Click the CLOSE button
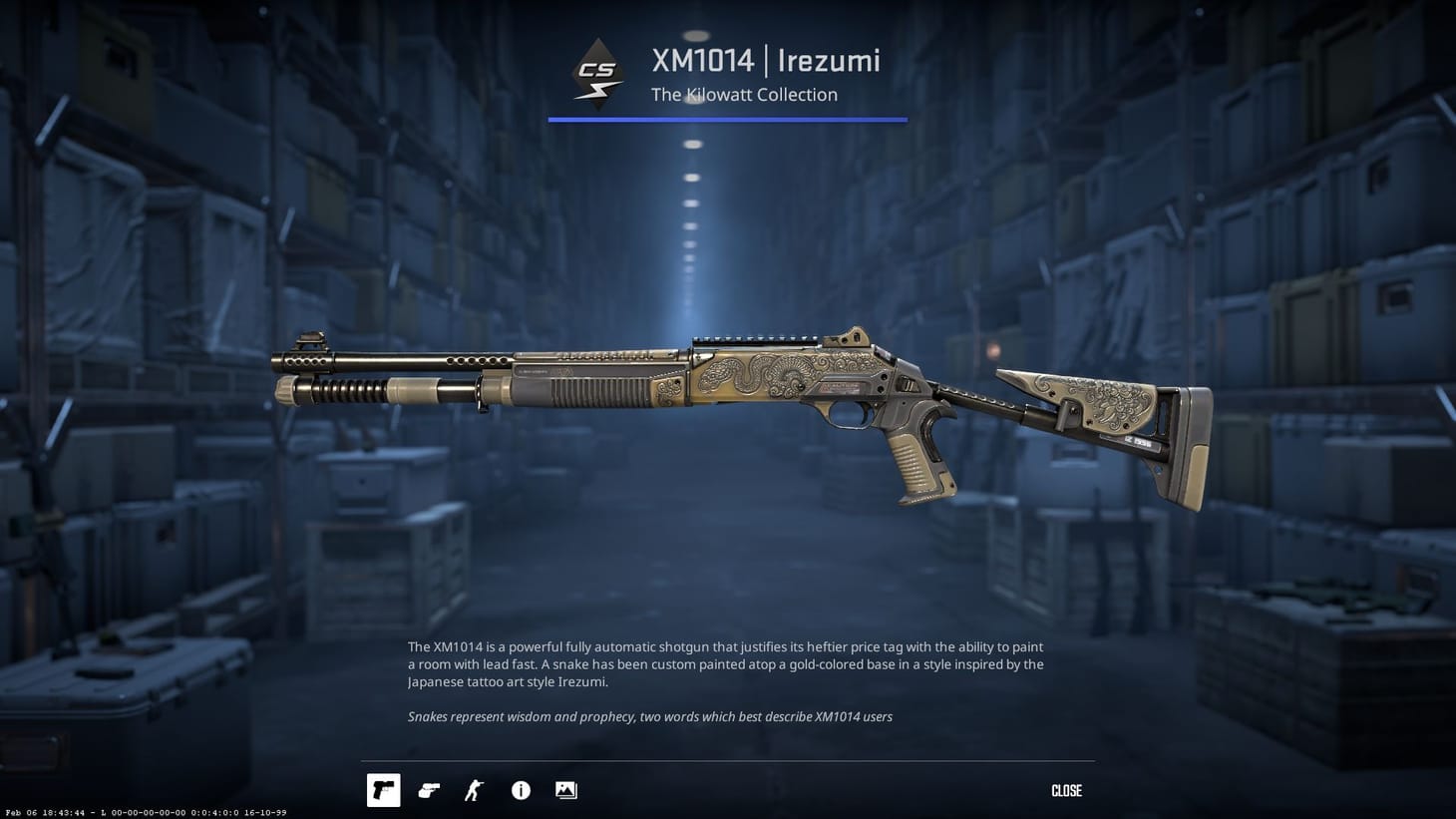 pos(1065,790)
